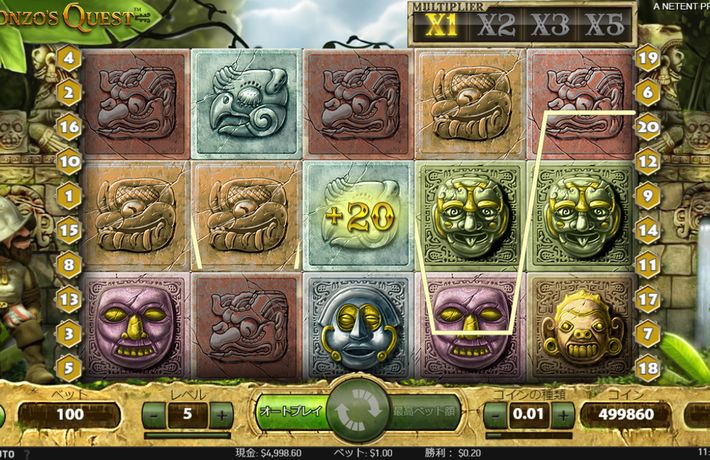The image size is (710, 460).
Task: Spin the reels with the round arrow button
Action: click(355, 411)
